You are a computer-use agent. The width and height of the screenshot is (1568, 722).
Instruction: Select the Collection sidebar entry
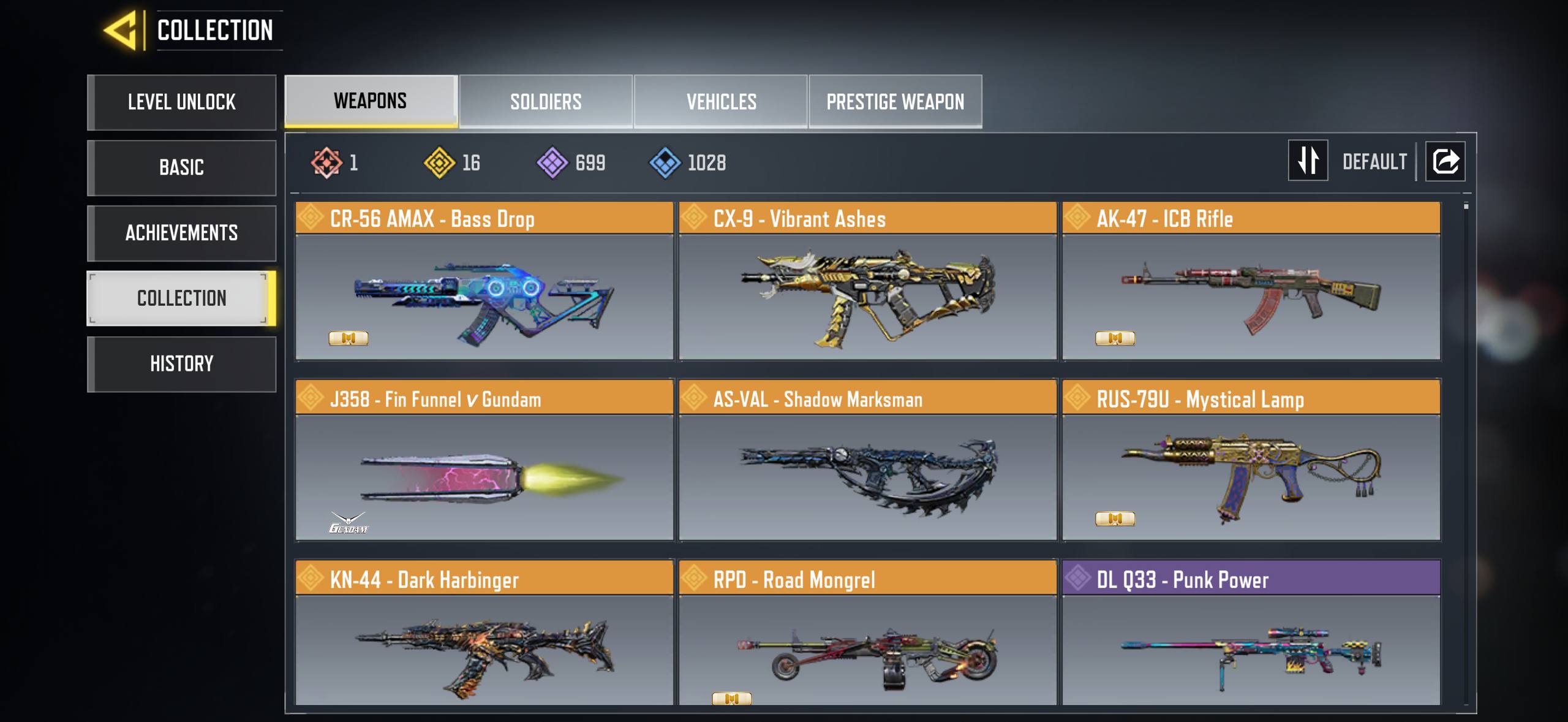click(x=182, y=298)
